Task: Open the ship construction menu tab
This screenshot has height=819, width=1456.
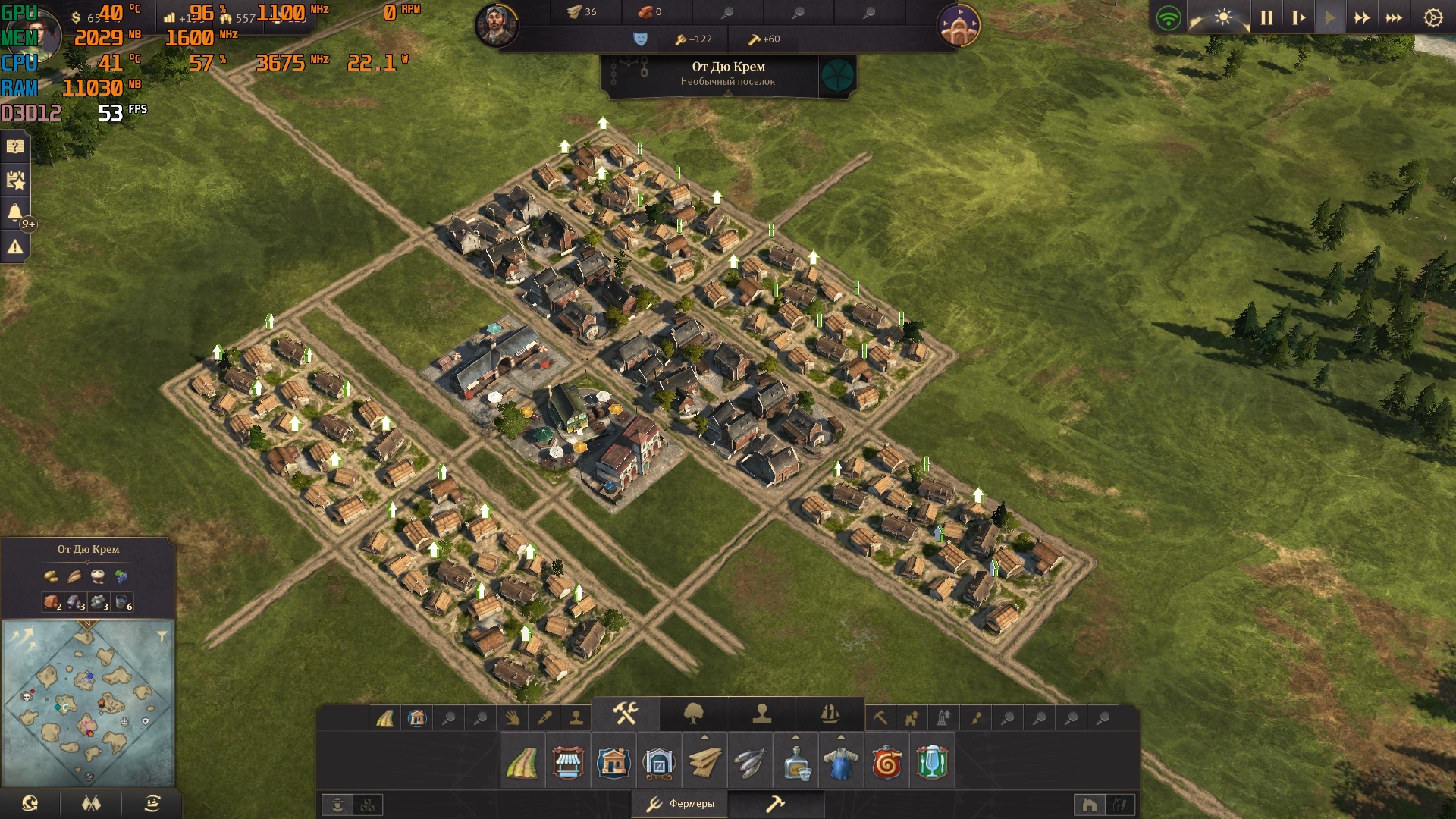Action: [x=830, y=714]
